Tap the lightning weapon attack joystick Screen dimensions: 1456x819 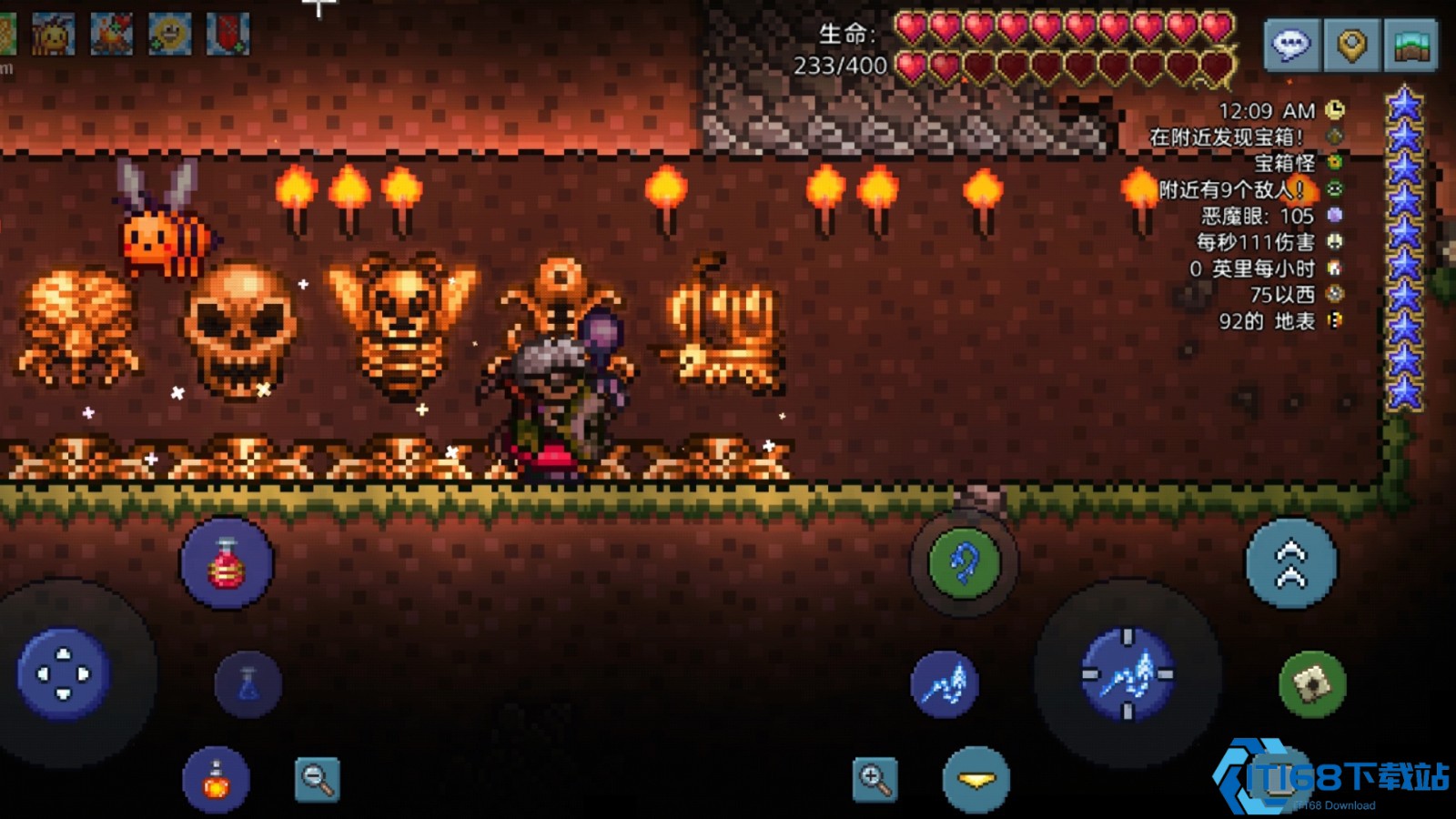coord(1127,676)
